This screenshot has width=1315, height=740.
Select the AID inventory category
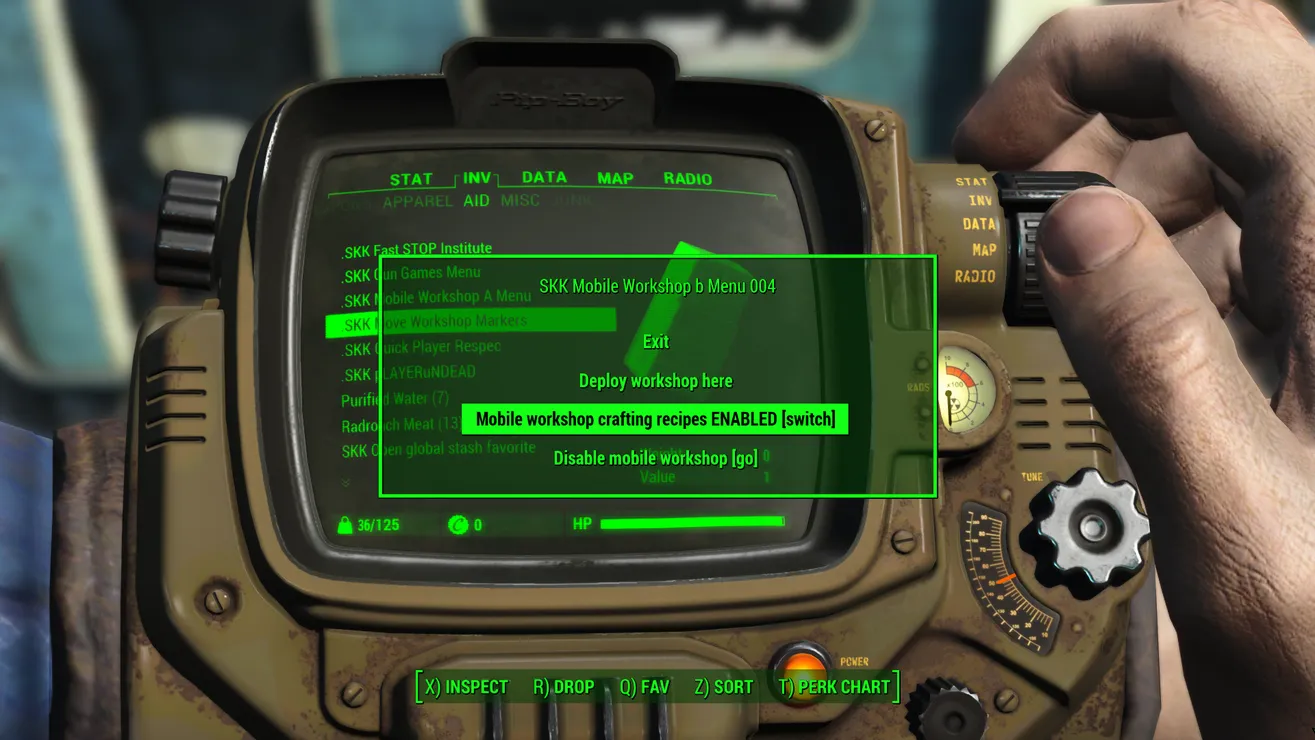pos(476,201)
